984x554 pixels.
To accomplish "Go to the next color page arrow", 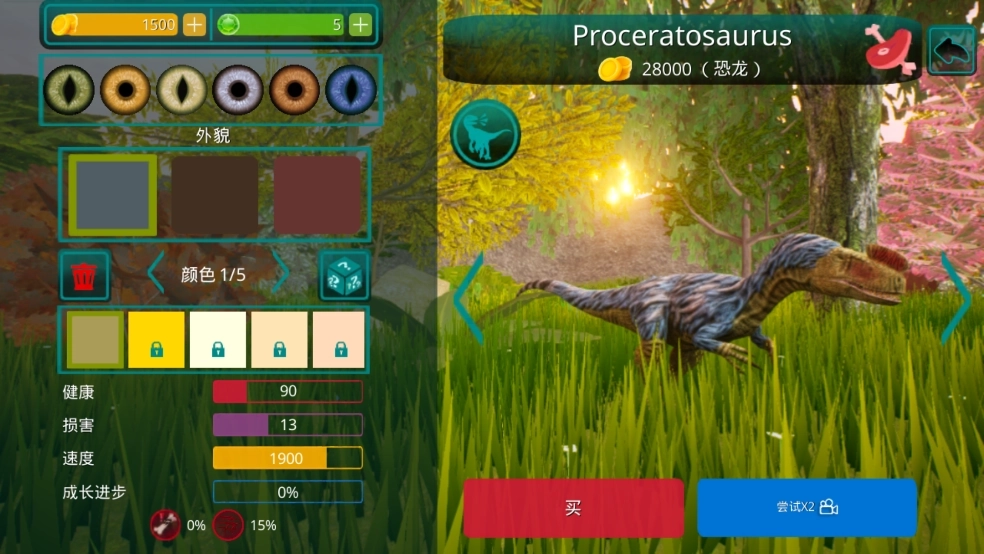I will coord(281,274).
